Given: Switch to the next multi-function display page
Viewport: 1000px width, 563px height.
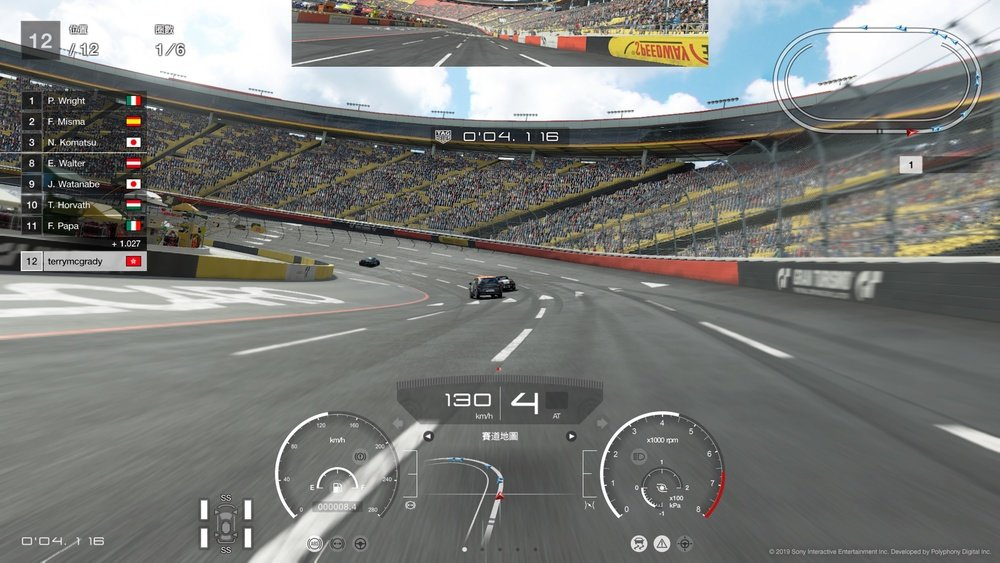Looking at the screenshot, I should click(571, 436).
